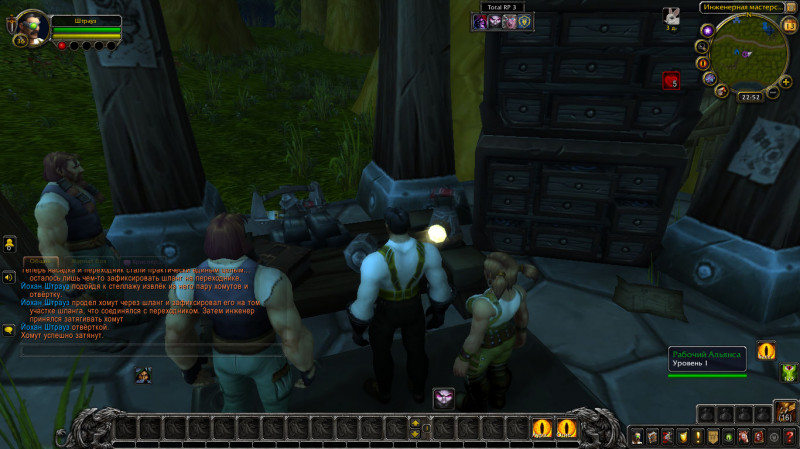800x449 pixels.
Task: Click the red heart icon
Action: tap(670, 80)
